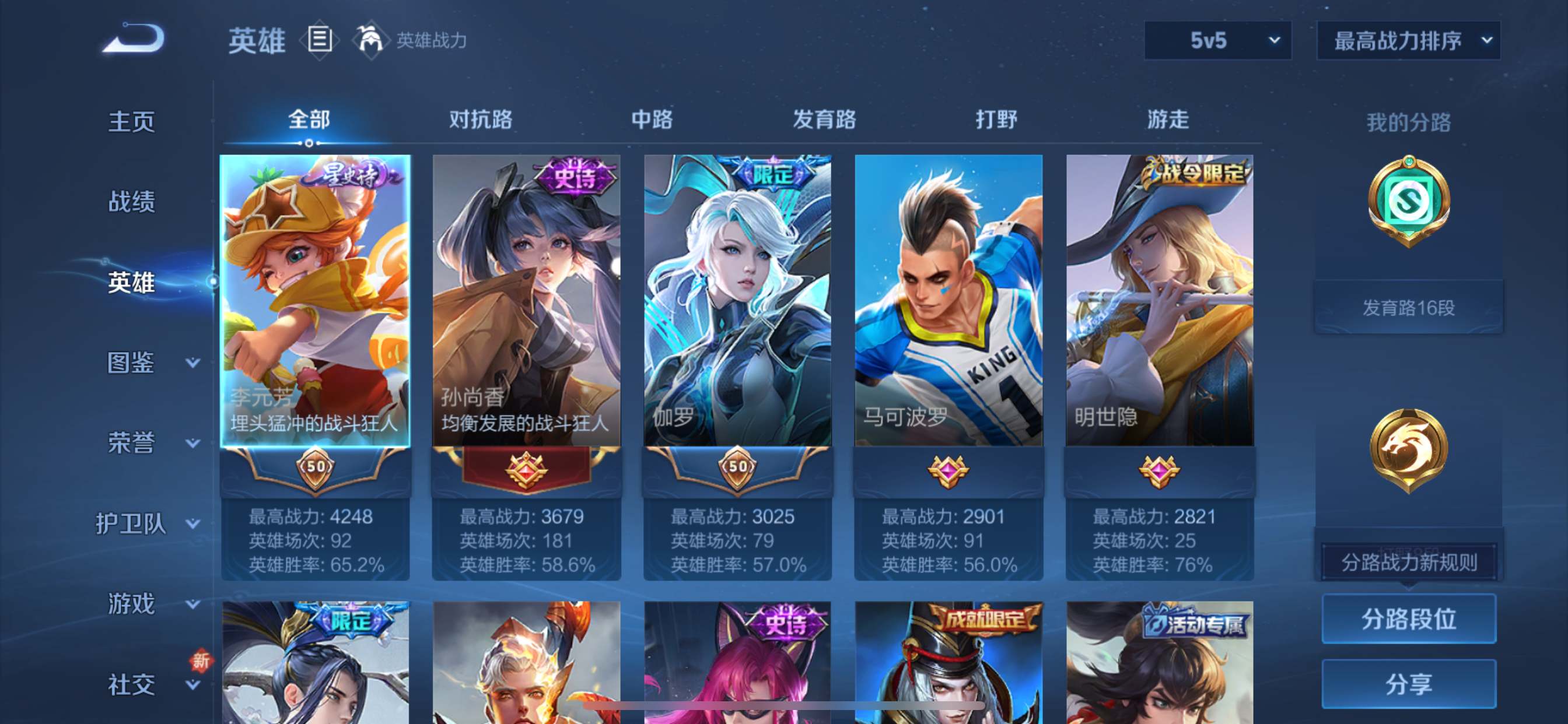
Task: Open the 主页 sidebar entry
Action: [131, 121]
